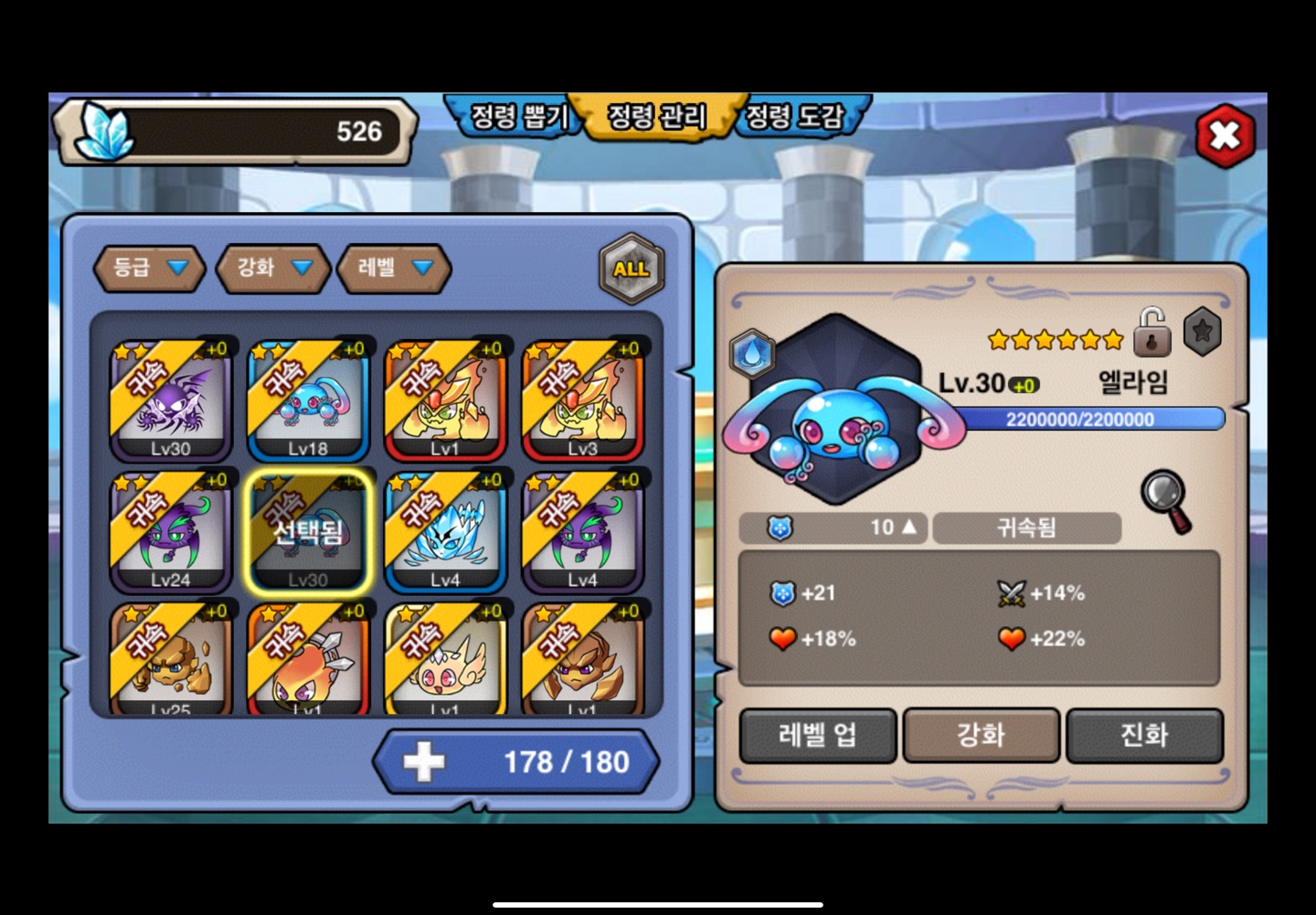
Task: Choose the 강화 button
Action: [x=981, y=735]
